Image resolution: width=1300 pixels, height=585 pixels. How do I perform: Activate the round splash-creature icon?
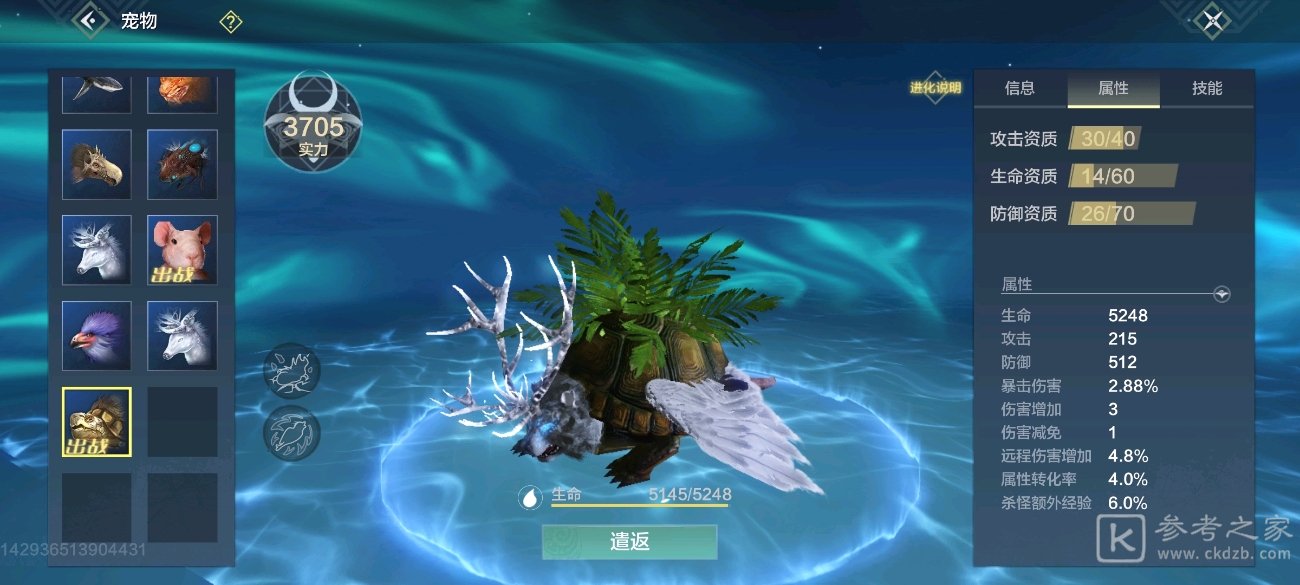292,370
